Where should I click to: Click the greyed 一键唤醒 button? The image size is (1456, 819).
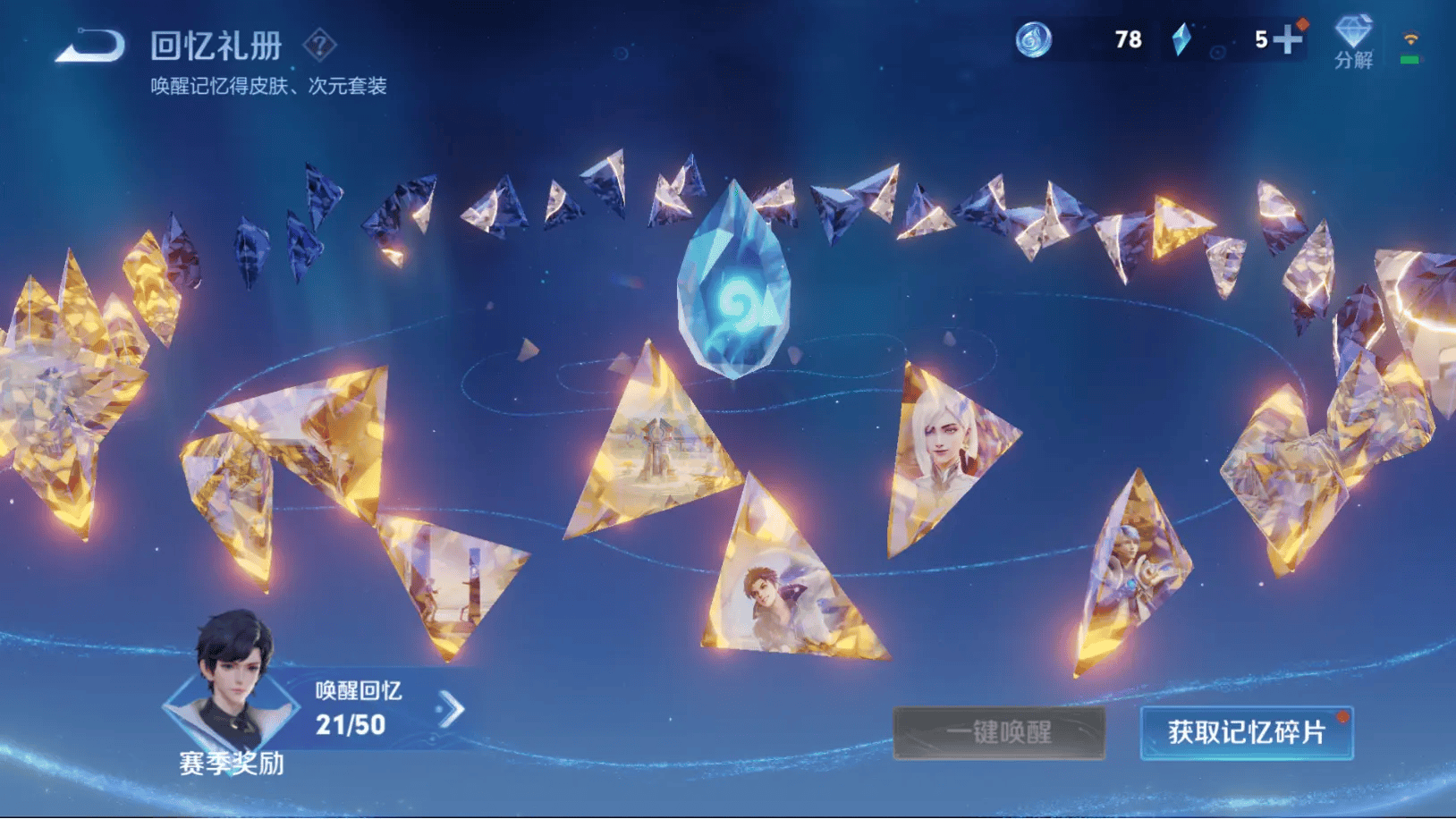click(x=999, y=732)
